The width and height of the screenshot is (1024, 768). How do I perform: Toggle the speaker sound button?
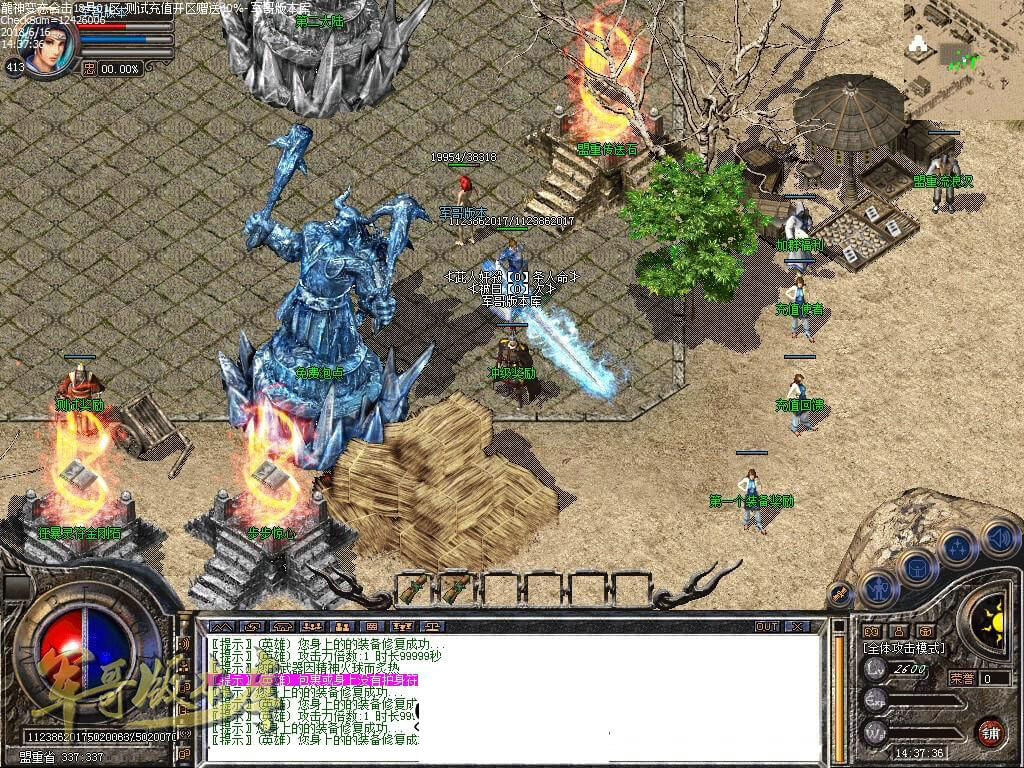(x=999, y=537)
